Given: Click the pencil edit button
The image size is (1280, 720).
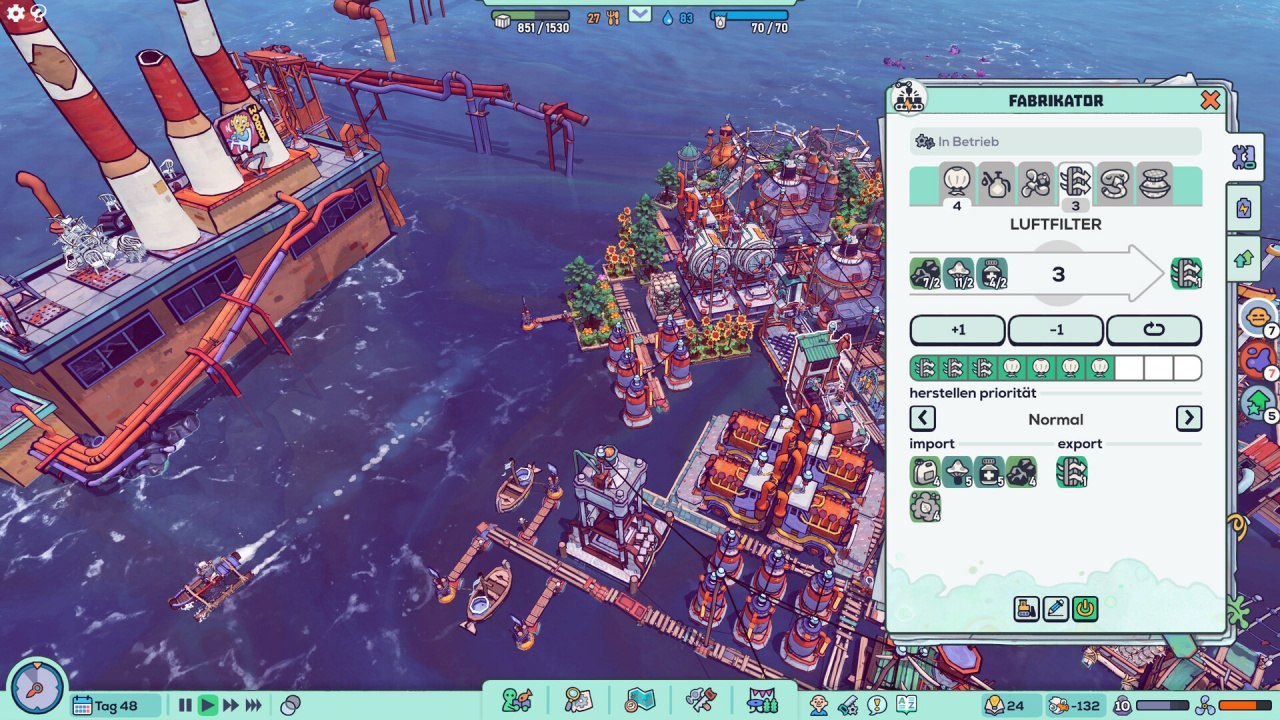Looking at the screenshot, I should (1056, 608).
